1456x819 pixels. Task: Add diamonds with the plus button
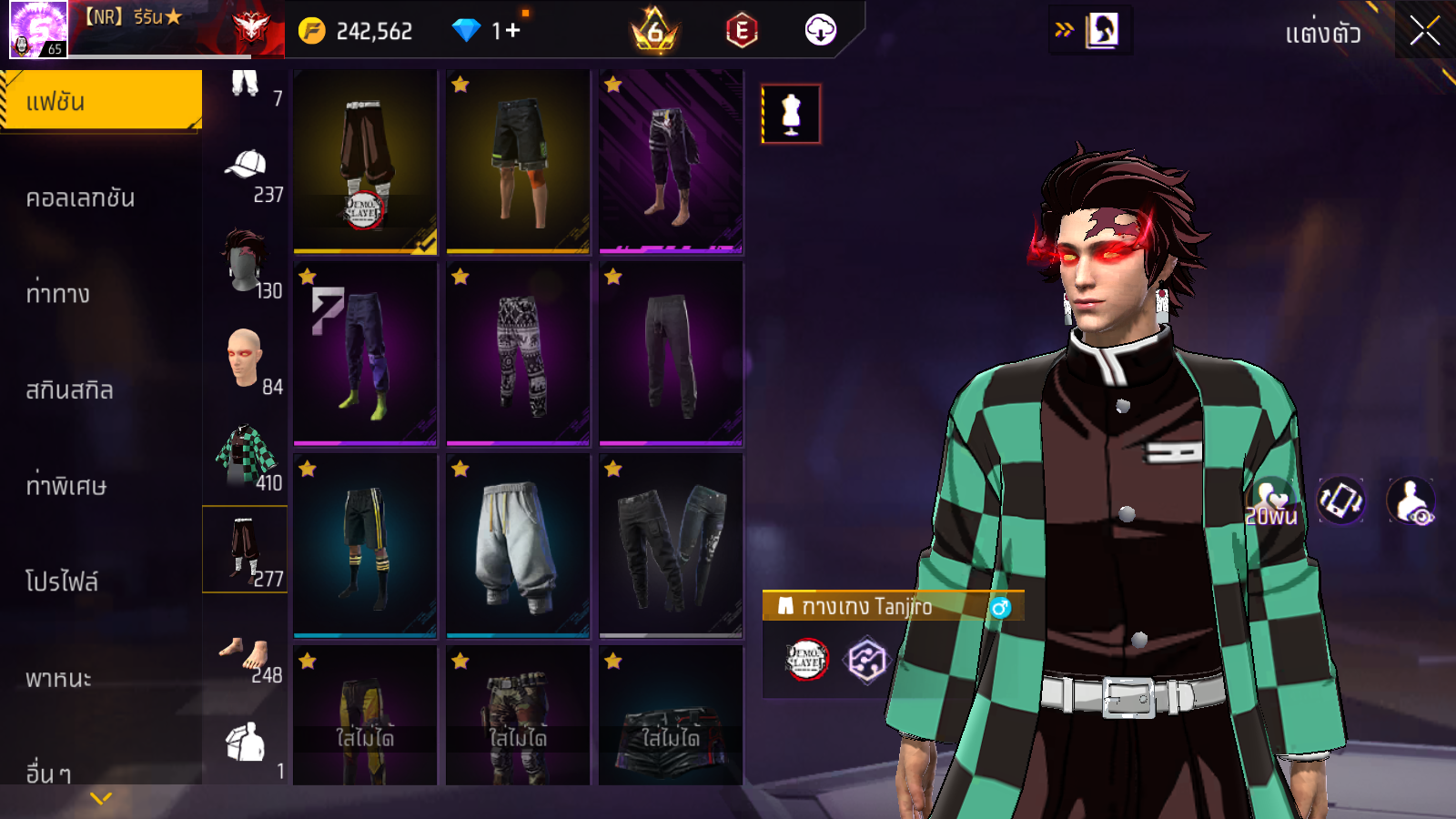point(512,31)
